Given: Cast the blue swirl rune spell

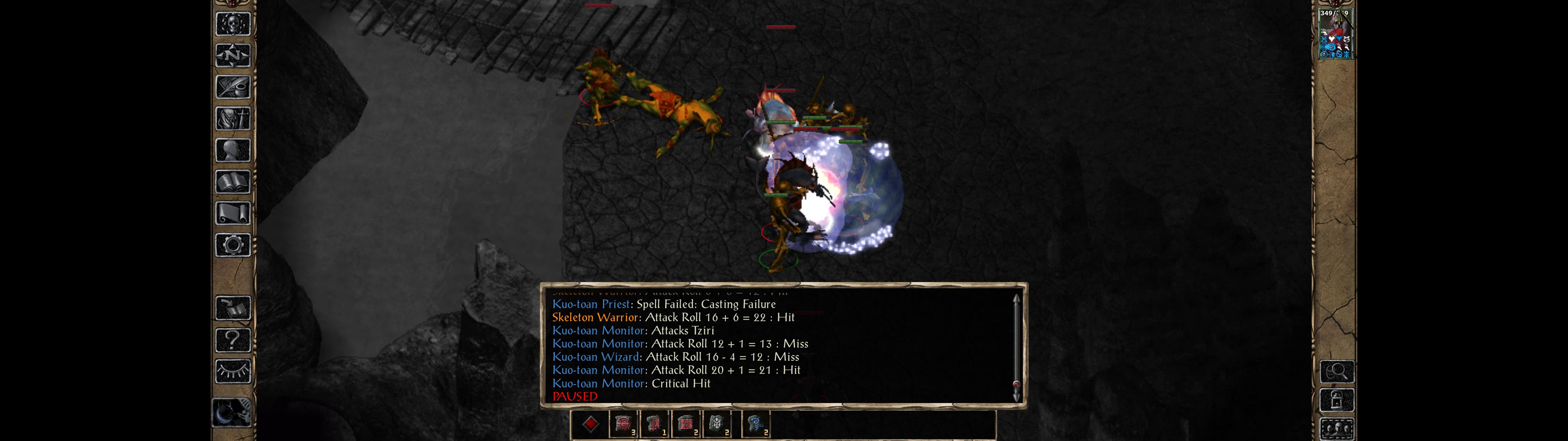Looking at the screenshot, I should 756,424.
